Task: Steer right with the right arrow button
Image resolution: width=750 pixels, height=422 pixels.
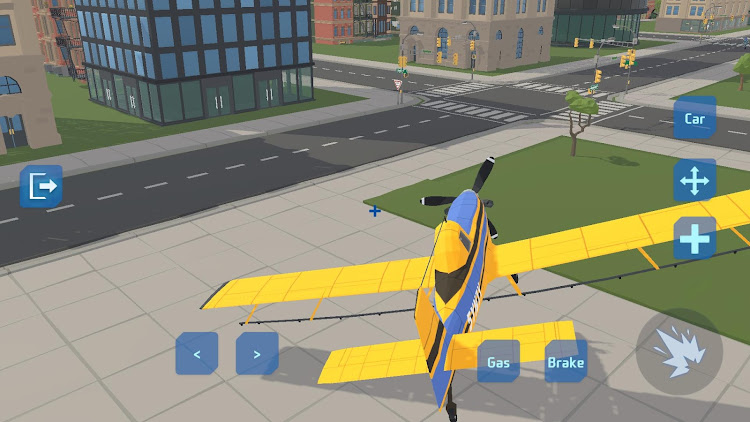Action: pyautogui.click(x=257, y=354)
